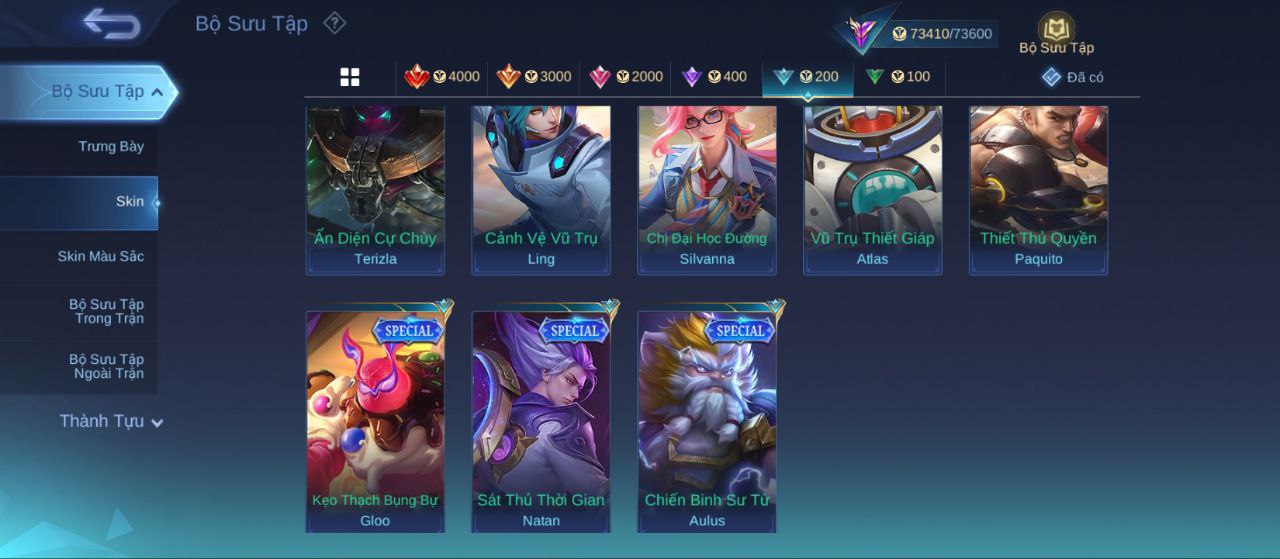This screenshot has width=1280, height=559.
Task: Switch to the 2000 point tier tab
Action: click(626, 77)
